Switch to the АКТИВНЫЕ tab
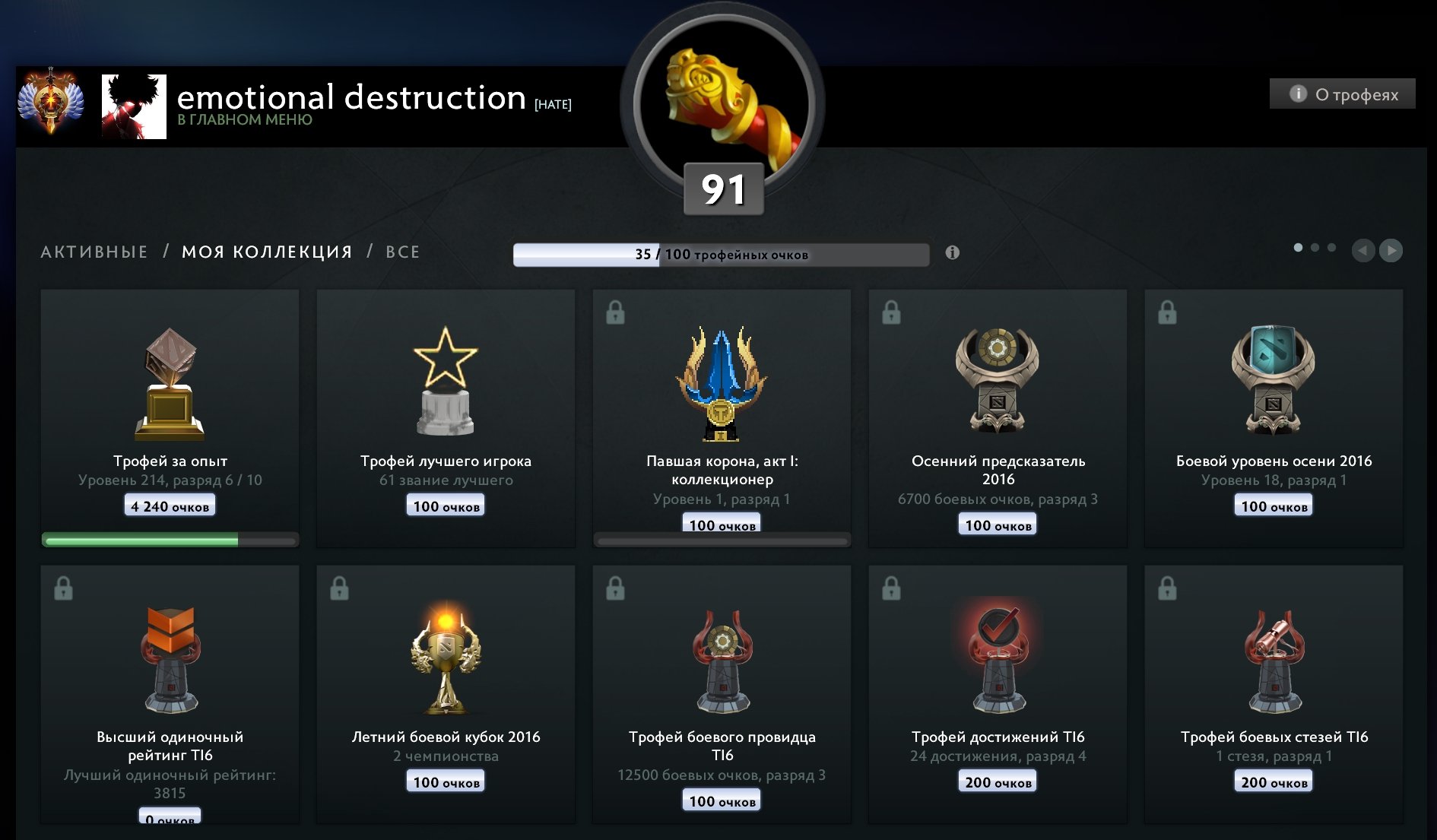This screenshot has height=840, width=1437. [x=94, y=252]
